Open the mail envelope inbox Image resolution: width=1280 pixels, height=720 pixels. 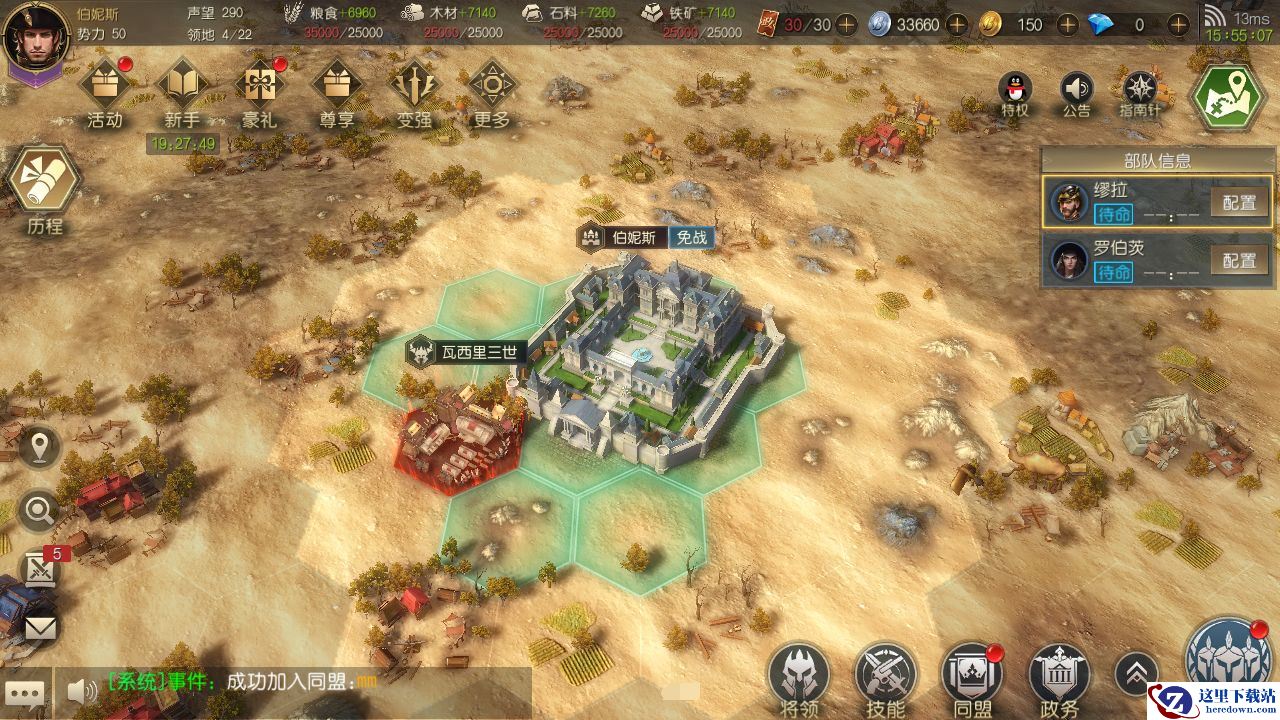click(40, 628)
